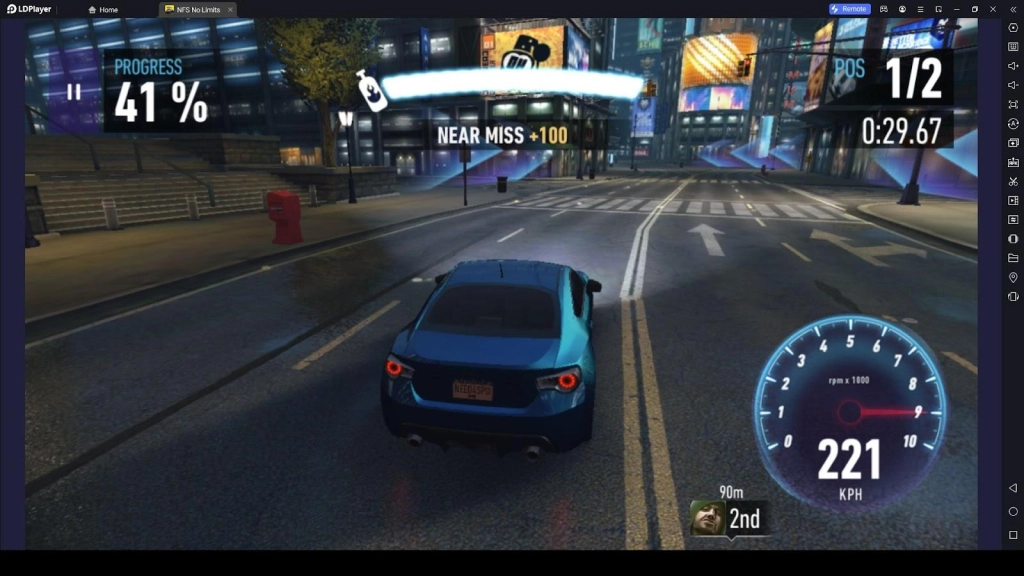Pause the race with the pause button

click(73, 92)
